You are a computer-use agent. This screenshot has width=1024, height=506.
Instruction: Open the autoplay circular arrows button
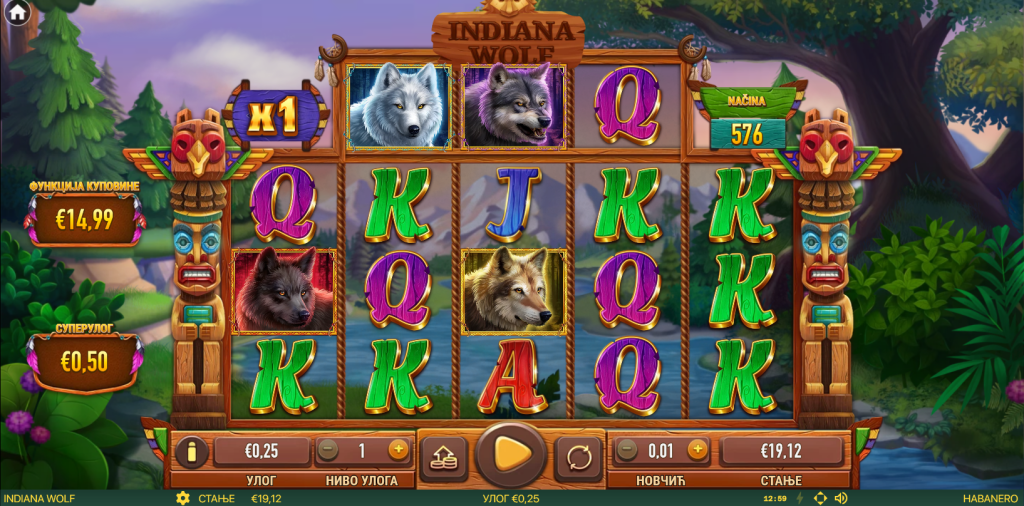pos(579,457)
